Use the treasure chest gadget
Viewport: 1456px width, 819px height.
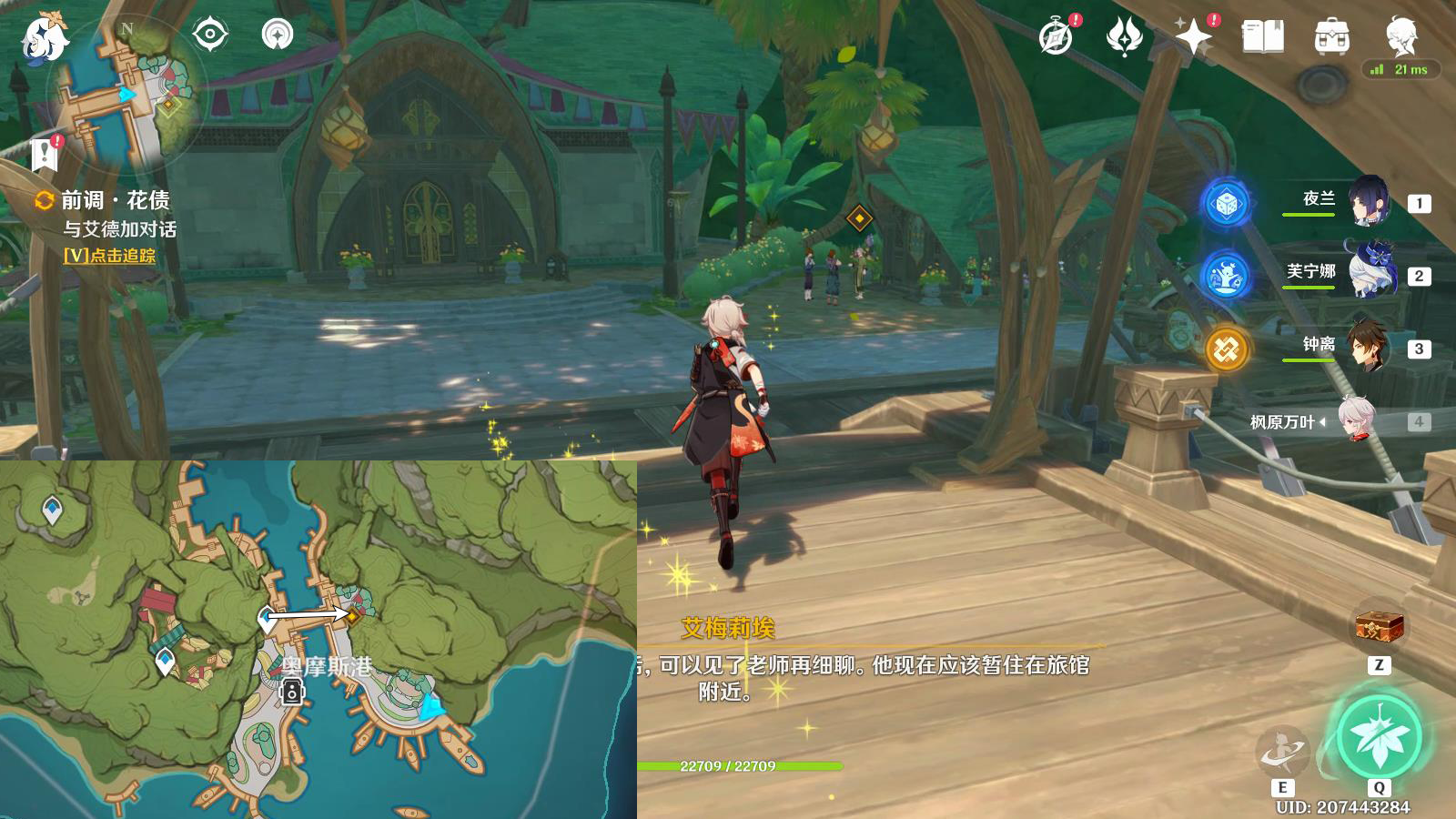1379,626
